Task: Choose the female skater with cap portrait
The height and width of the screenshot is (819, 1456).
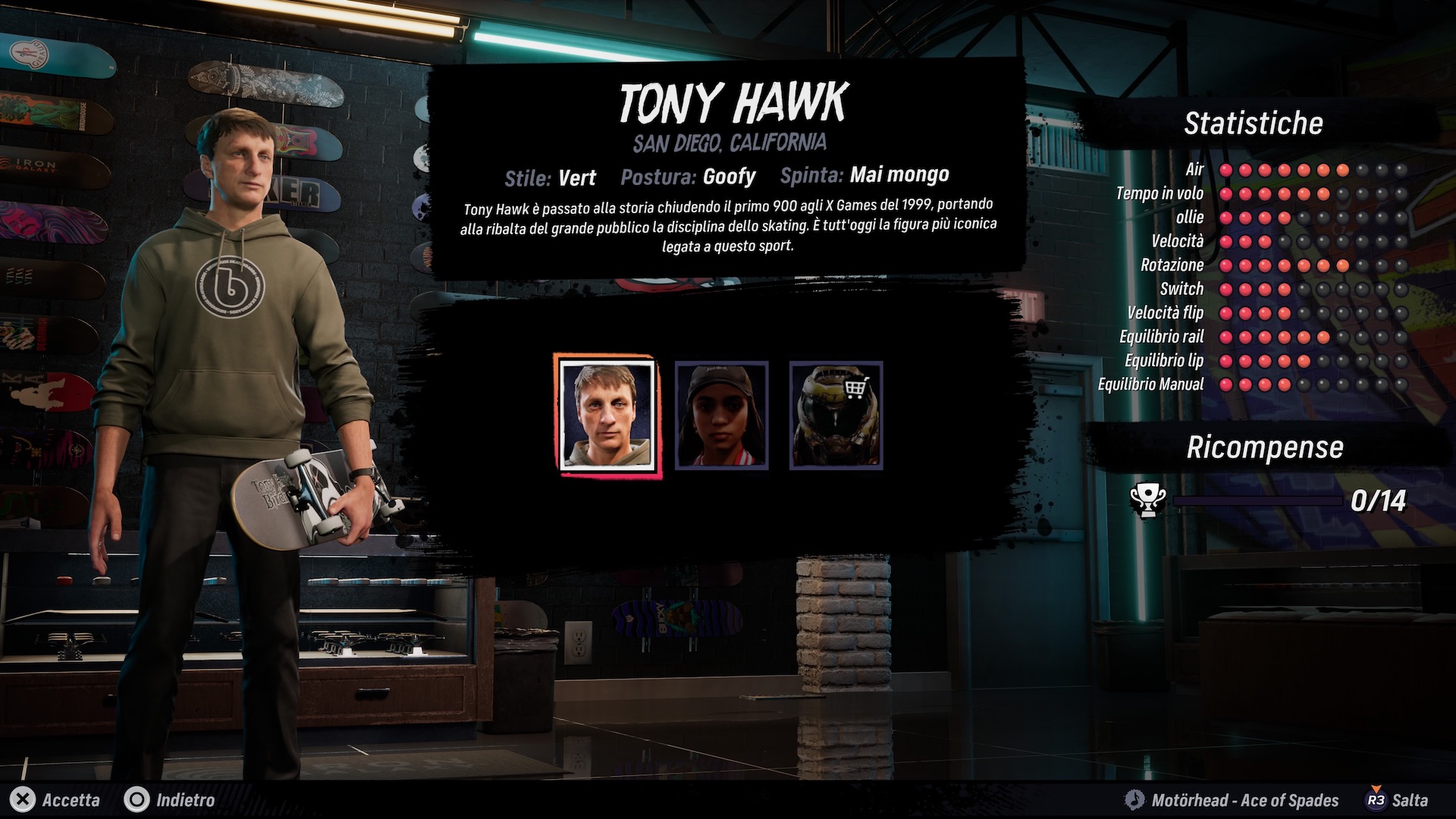Action: pyautogui.click(x=721, y=415)
